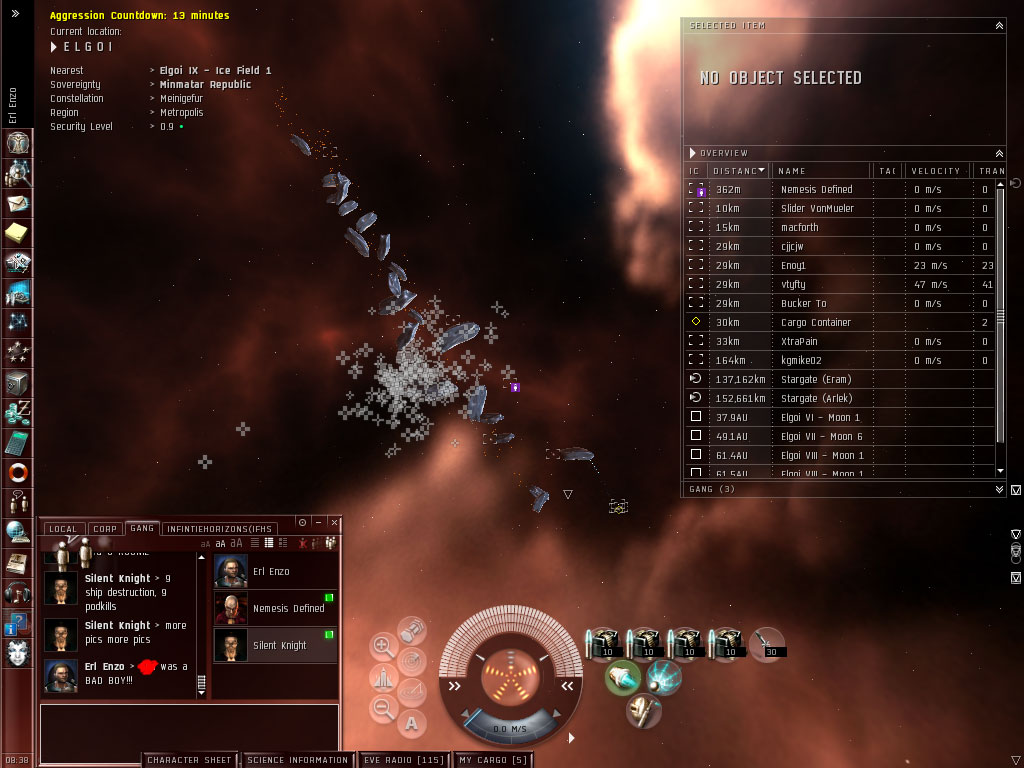Image resolution: width=1024 pixels, height=768 pixels.
Task: Sort overview by the Name column
Action: pos(820,171)
